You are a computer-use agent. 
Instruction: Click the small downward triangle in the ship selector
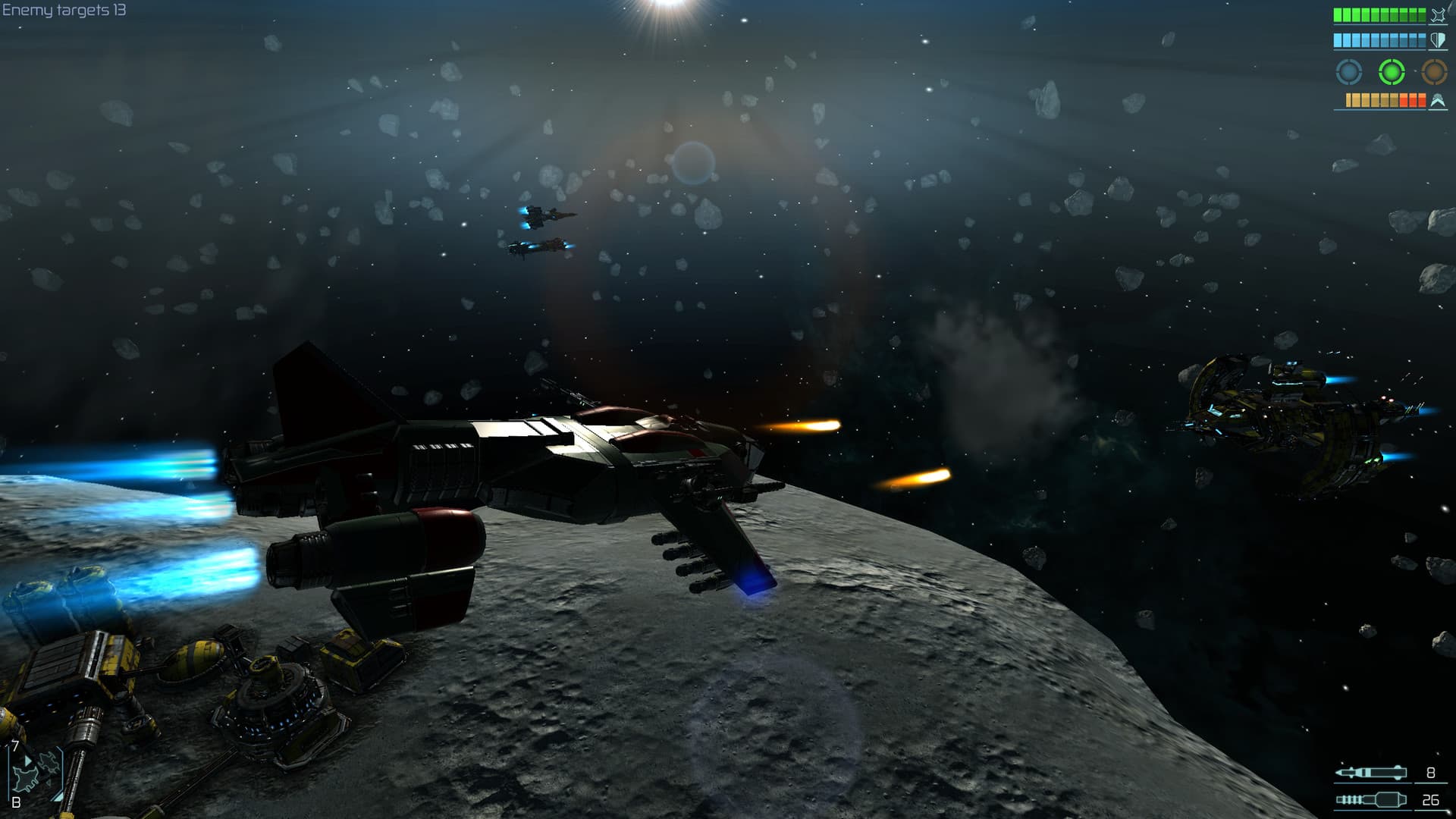[49, 783]
